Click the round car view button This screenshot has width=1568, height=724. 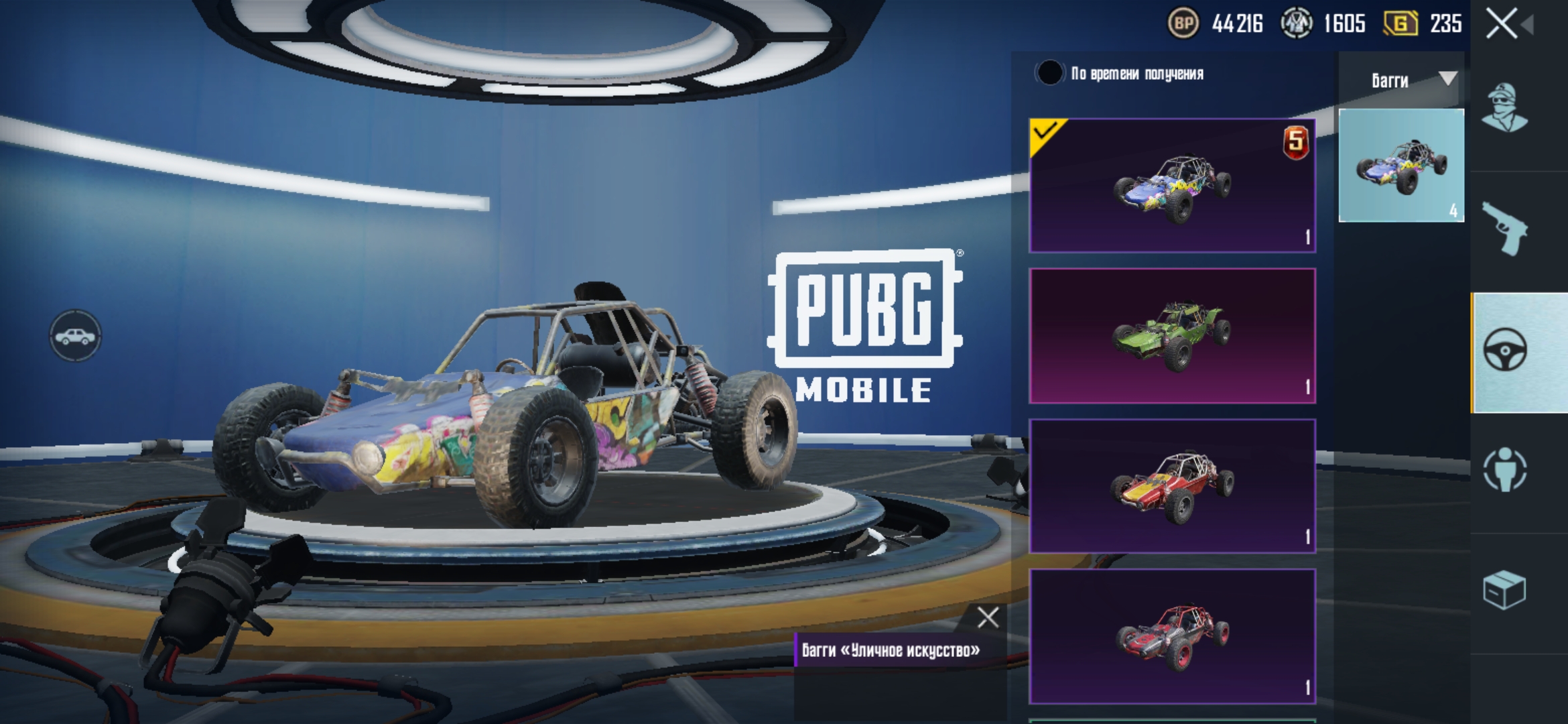75,335
